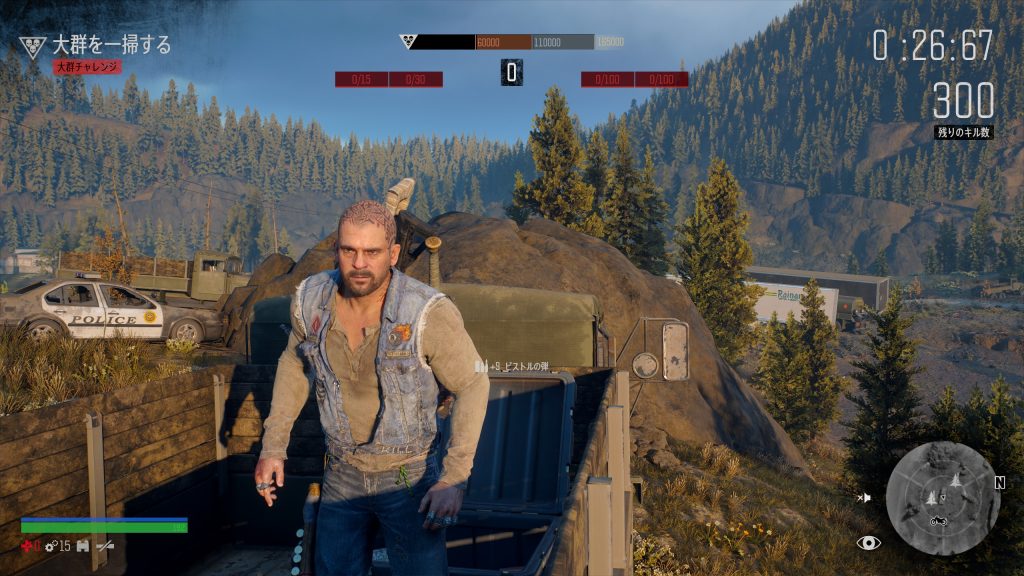The image size is (1024, 576).
Task: Click the horde skull triangle on score bar
Action: (407, 42)
